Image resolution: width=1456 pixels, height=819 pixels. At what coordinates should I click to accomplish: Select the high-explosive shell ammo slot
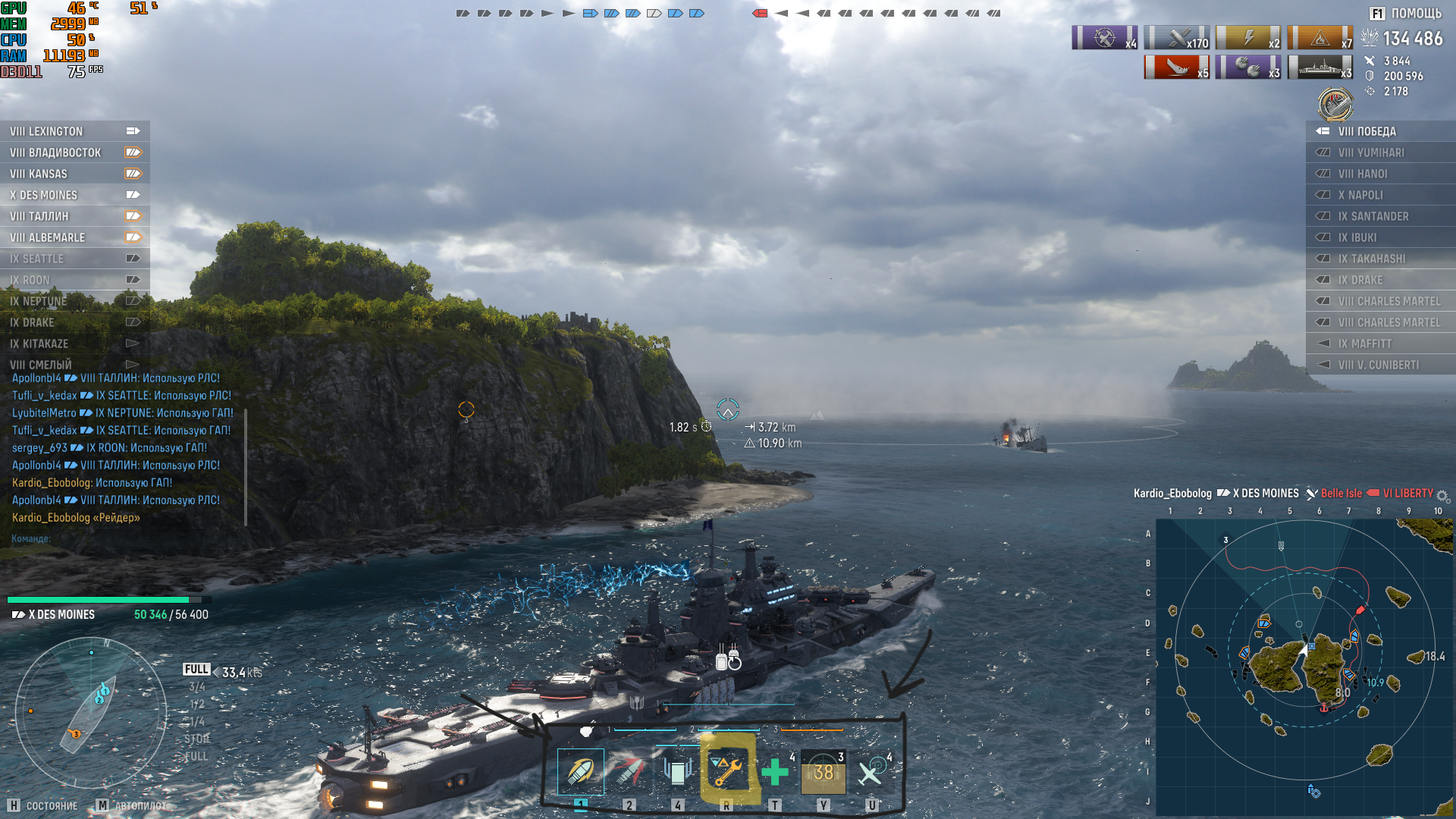click(x=581, y=772)
